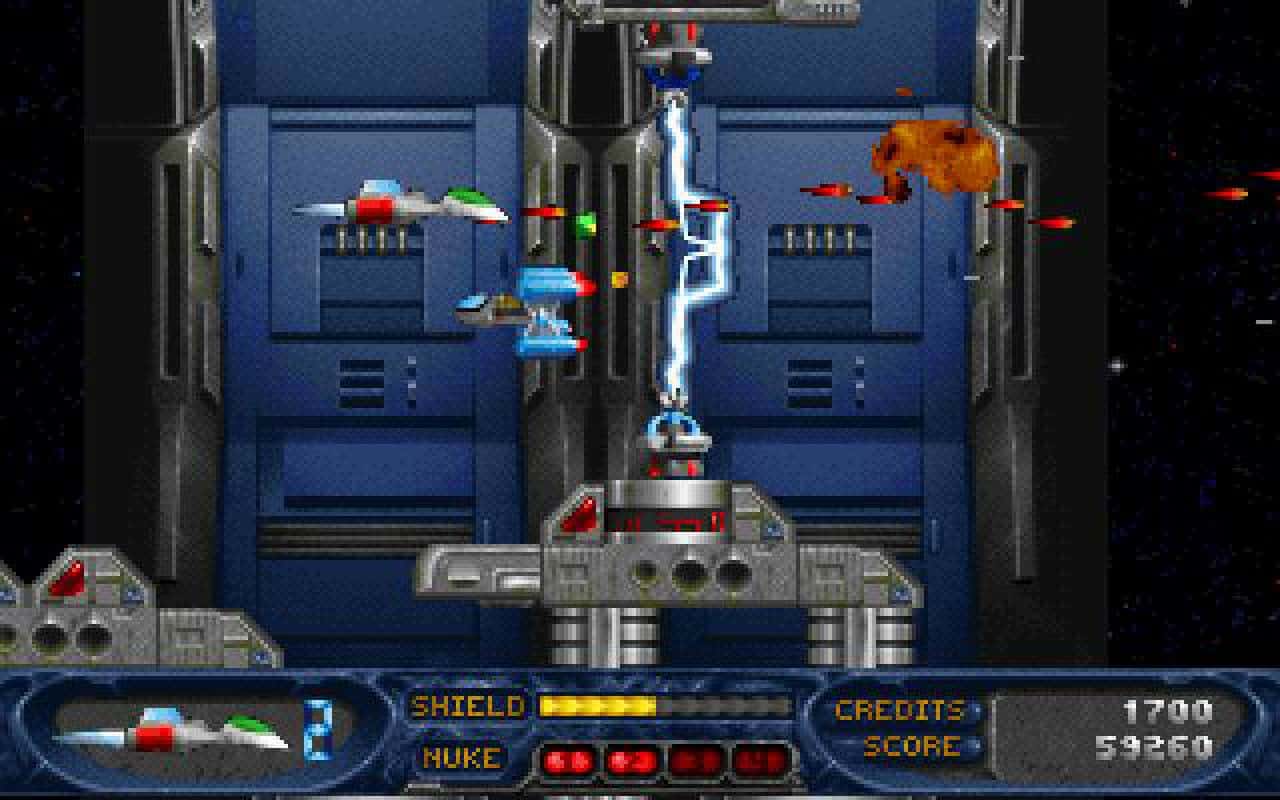Click the yellow shield energy bar
This screenshot has height=800, width=1280.
[600, 705]
